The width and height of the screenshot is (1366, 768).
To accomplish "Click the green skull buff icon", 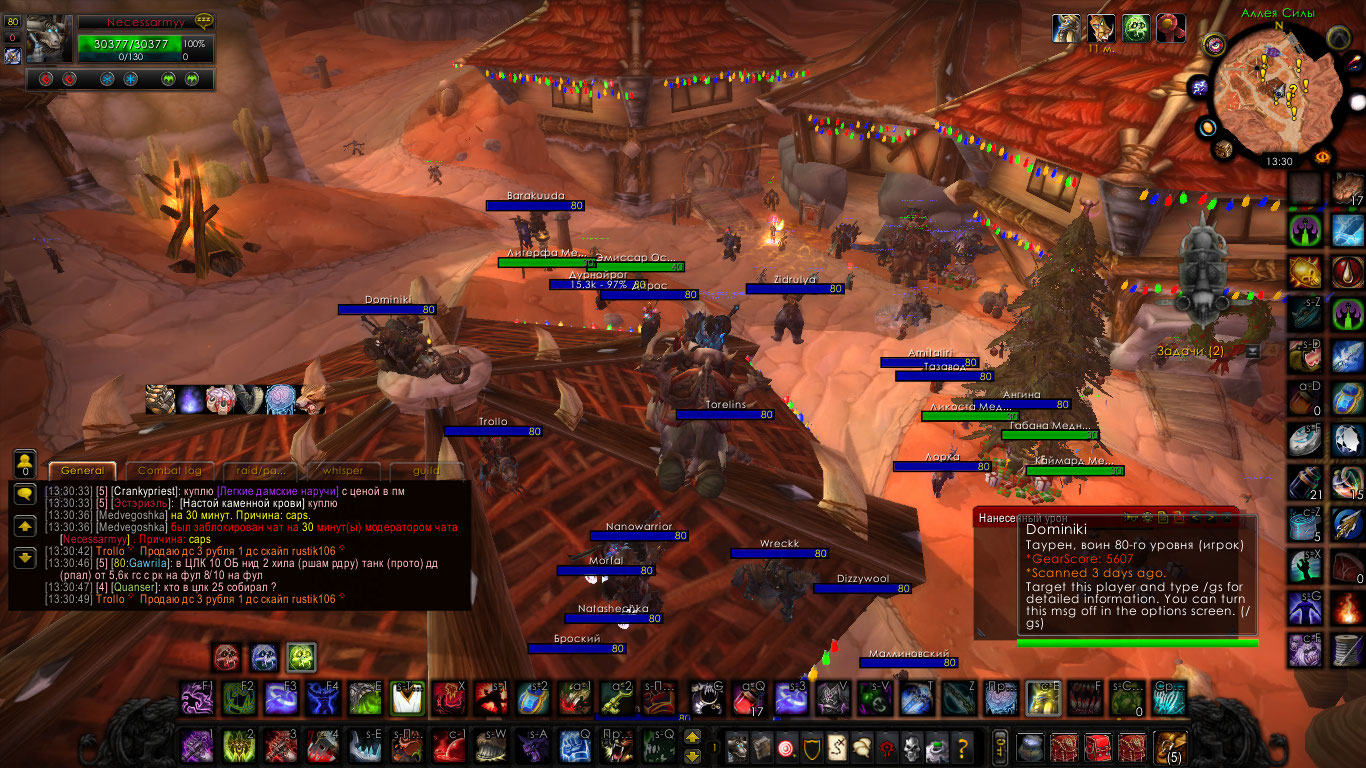I will tap(1136, 27).
